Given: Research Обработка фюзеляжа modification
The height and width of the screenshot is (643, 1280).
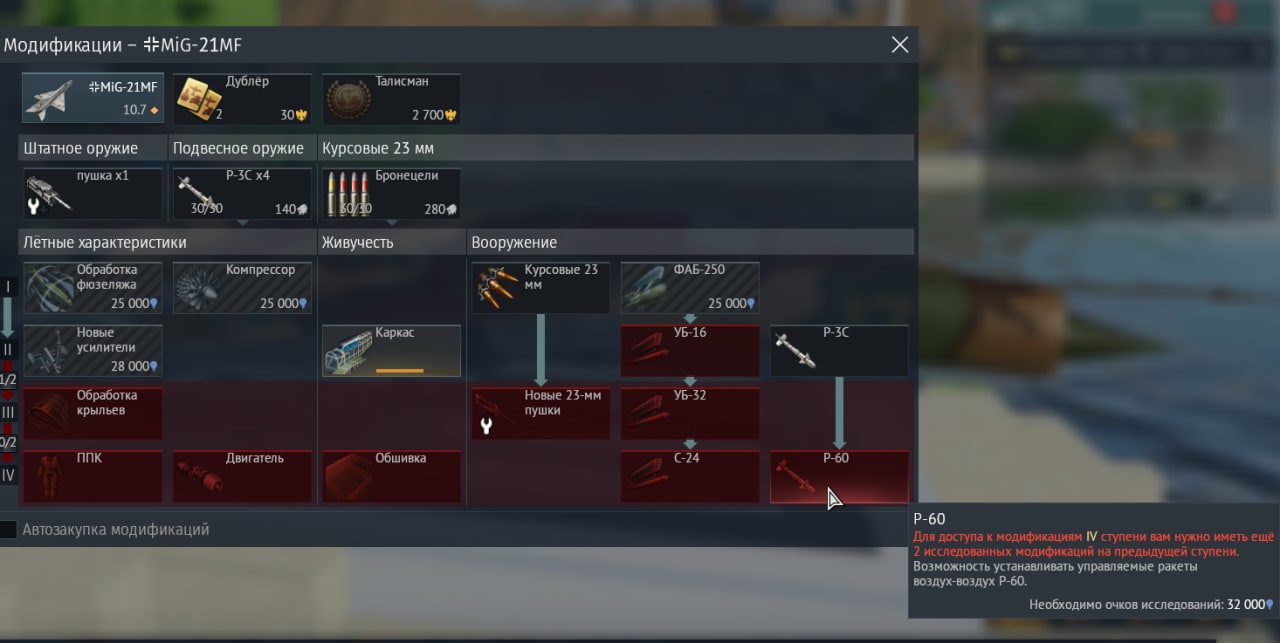Looking at the screenshot, I should point(92,288).
